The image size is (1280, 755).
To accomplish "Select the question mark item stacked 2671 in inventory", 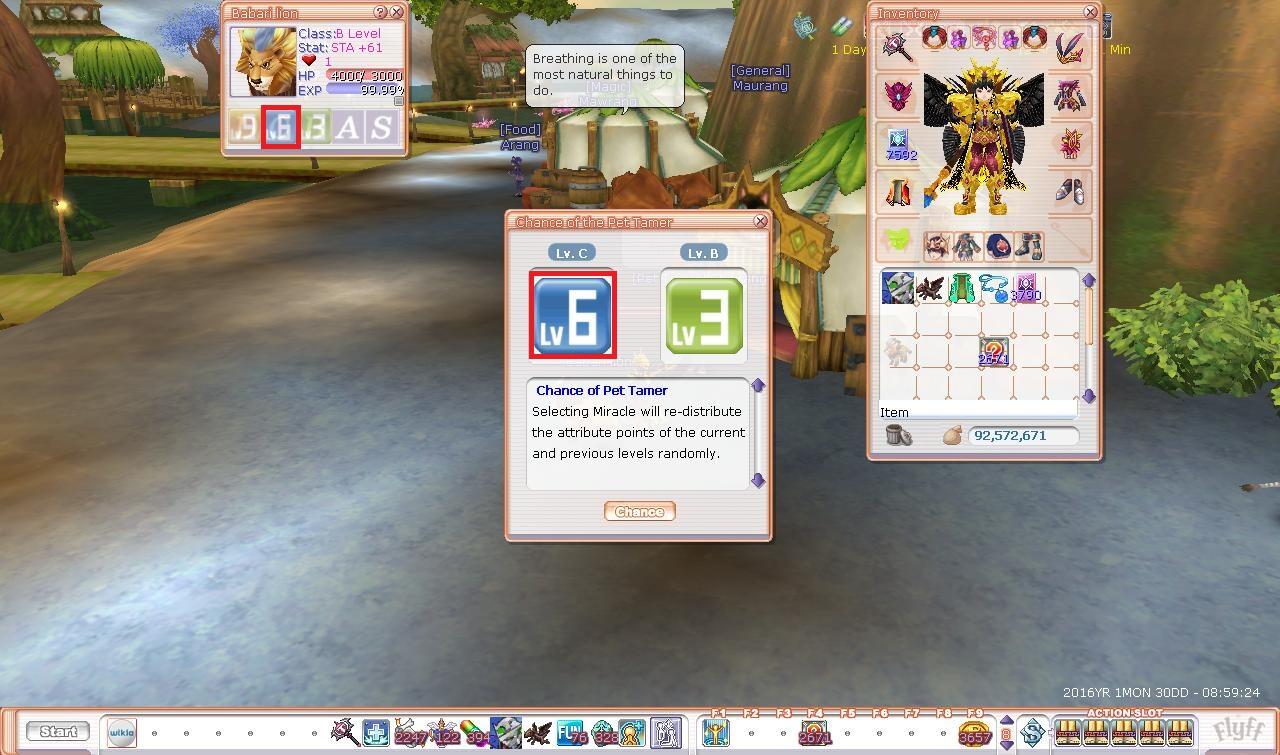I will point(993,352).
